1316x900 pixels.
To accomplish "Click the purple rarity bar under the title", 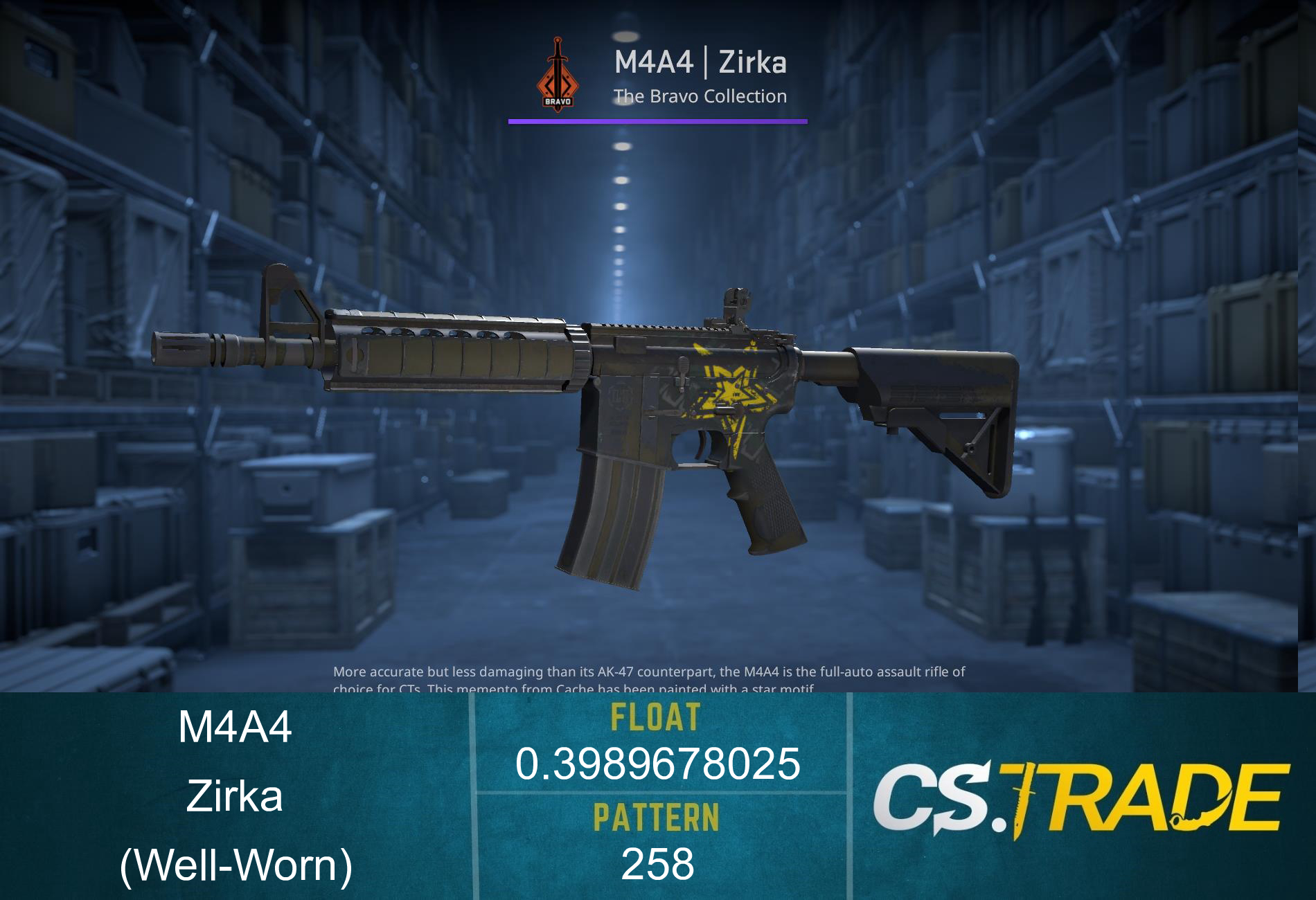I will tap(657, 123).
